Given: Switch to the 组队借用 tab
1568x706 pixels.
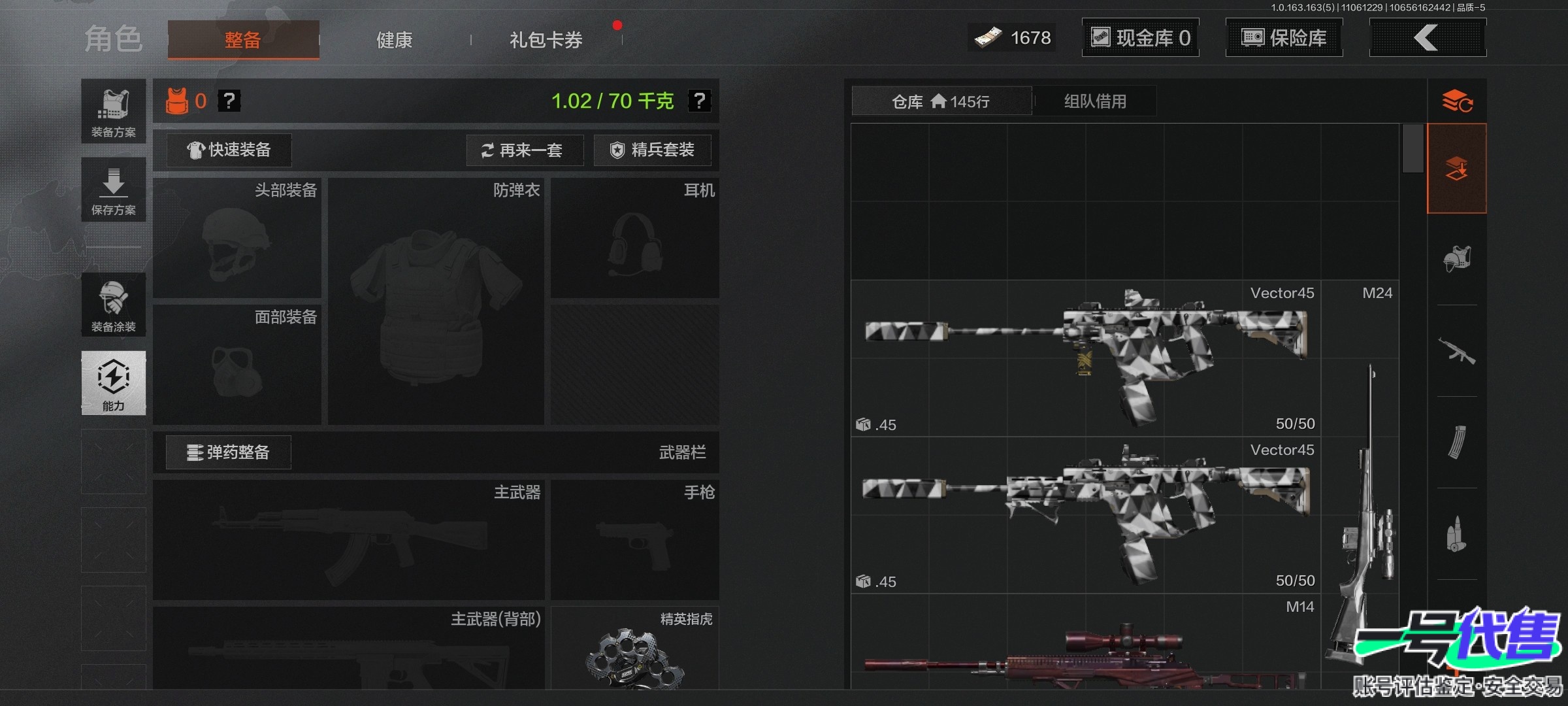Looking at the screenshot, I should tap(1095, 101).
